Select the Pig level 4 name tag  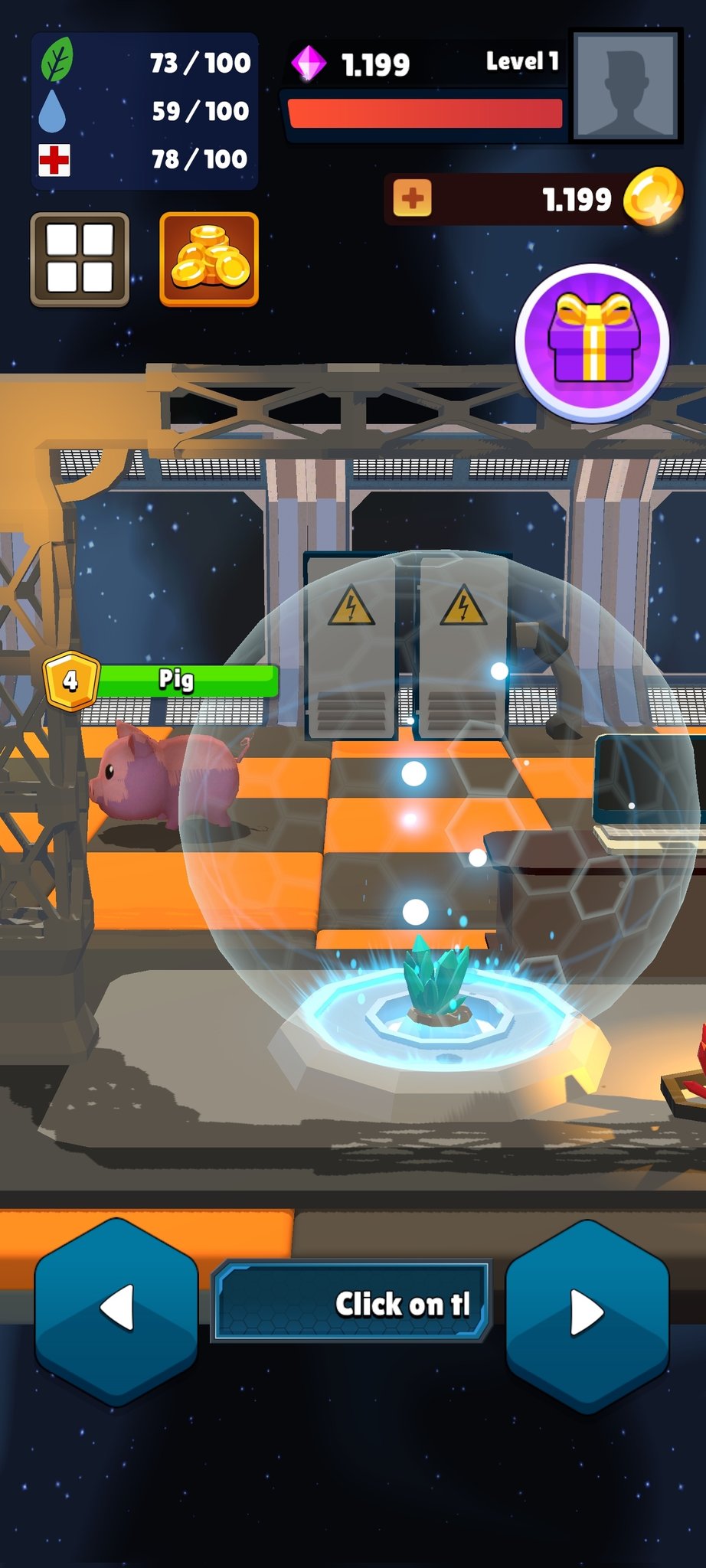click(162, 680)
